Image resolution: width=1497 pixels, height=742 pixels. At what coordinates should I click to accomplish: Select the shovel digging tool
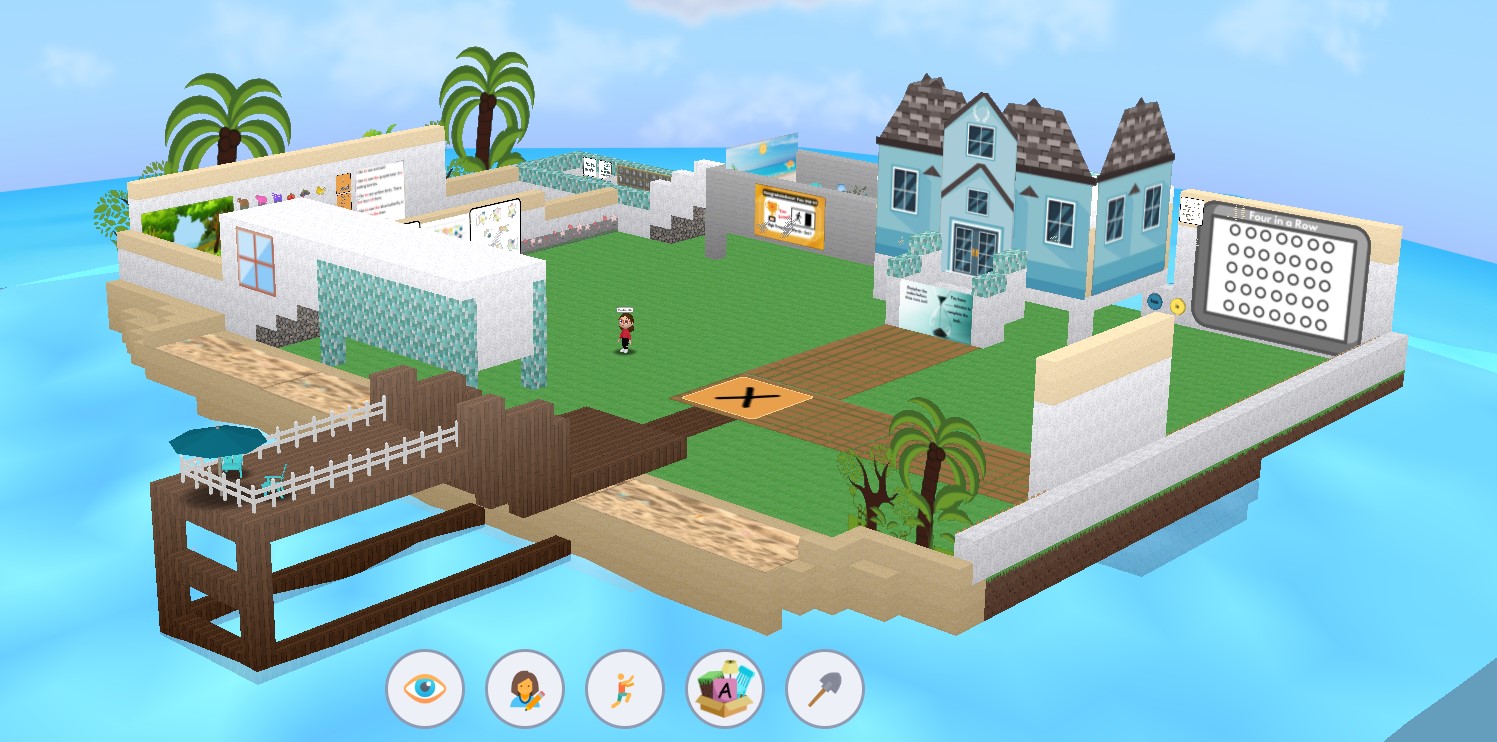point(823,688)
